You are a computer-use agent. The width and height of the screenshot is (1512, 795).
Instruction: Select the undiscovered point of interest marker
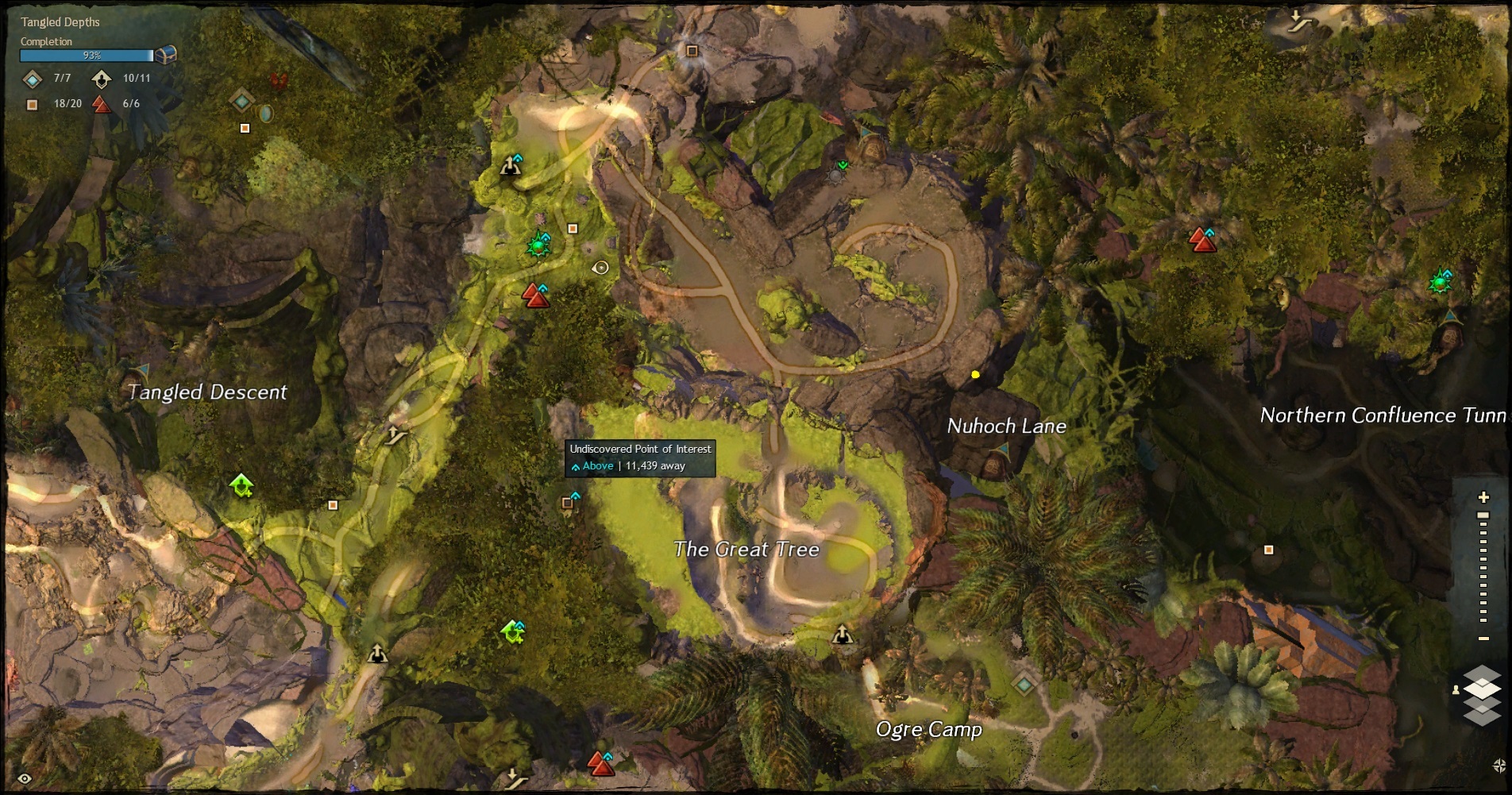(568, 503)
